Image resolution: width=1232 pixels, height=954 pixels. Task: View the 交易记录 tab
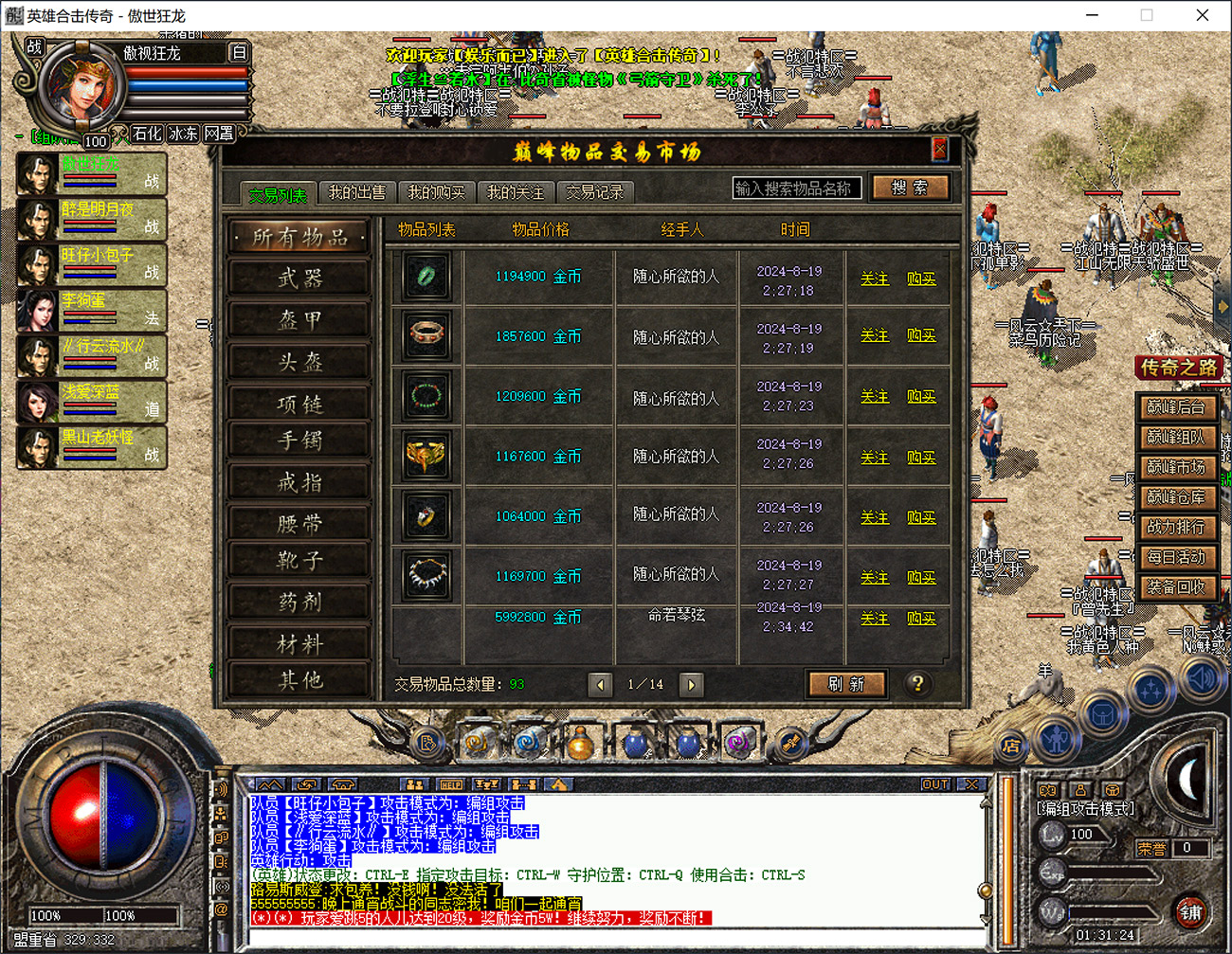pyautogui.click(x=595, y=192)
